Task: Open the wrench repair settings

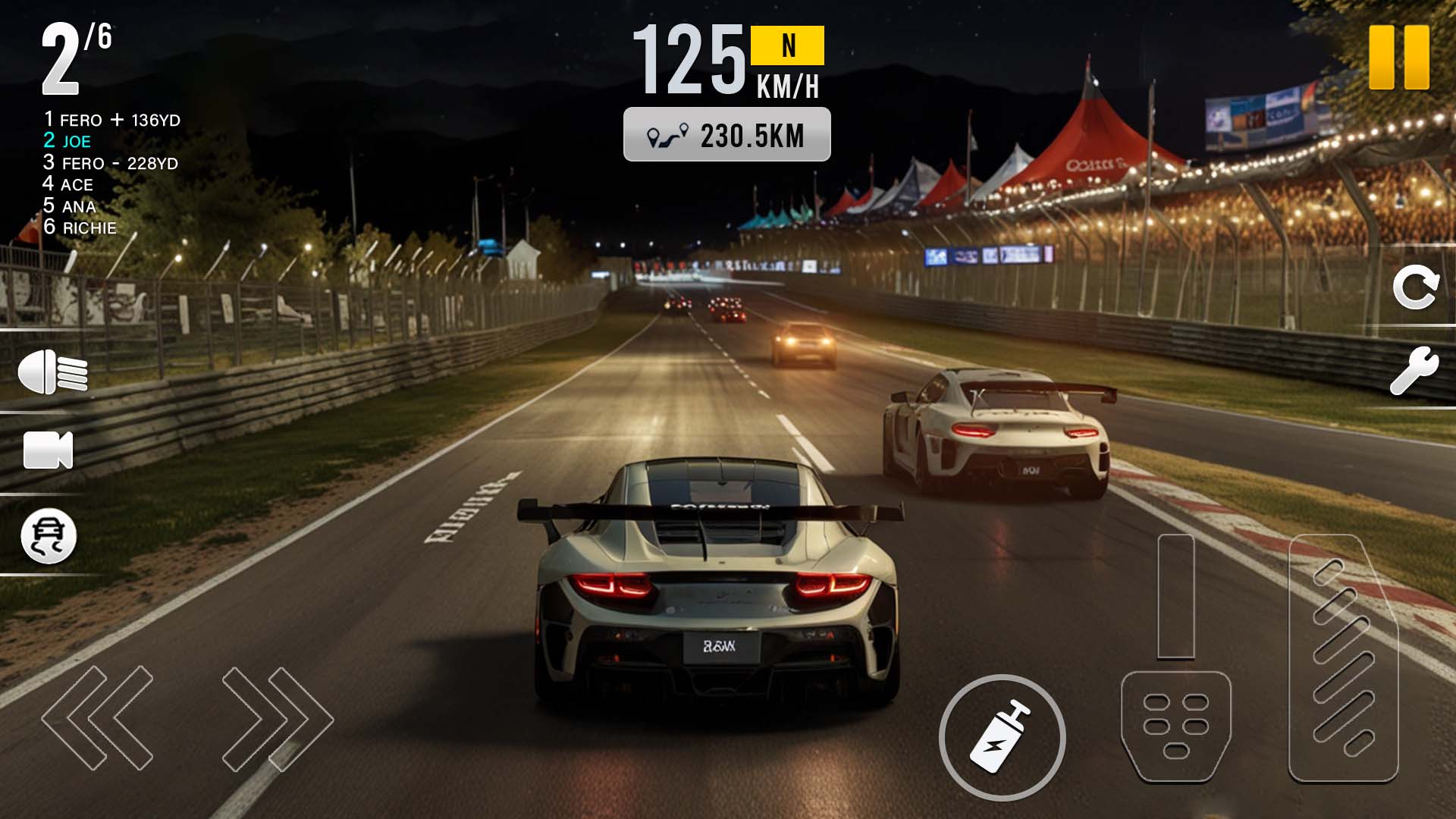Action: (1414, 371)
